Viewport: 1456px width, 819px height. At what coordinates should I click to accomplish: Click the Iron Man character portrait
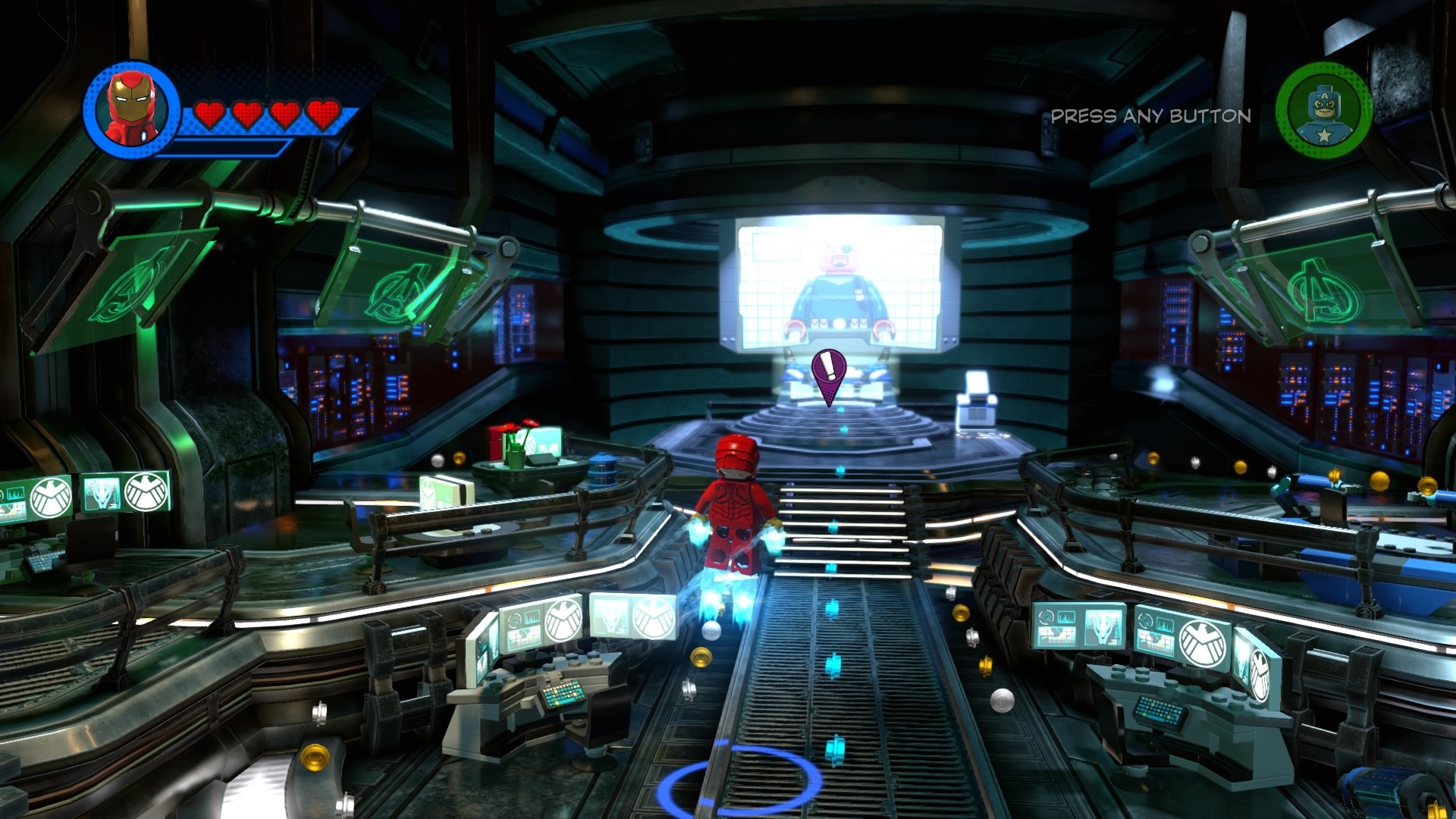132,109
